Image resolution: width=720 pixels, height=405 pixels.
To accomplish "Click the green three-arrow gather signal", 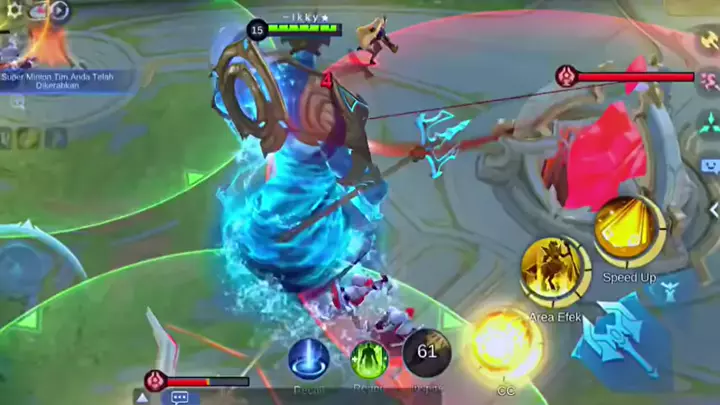I will click(x=710, y=124).
